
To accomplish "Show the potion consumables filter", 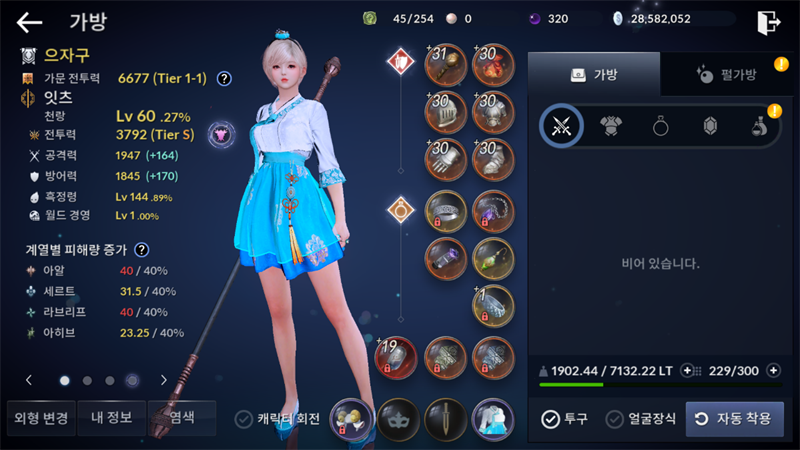I will pos(761,126).
